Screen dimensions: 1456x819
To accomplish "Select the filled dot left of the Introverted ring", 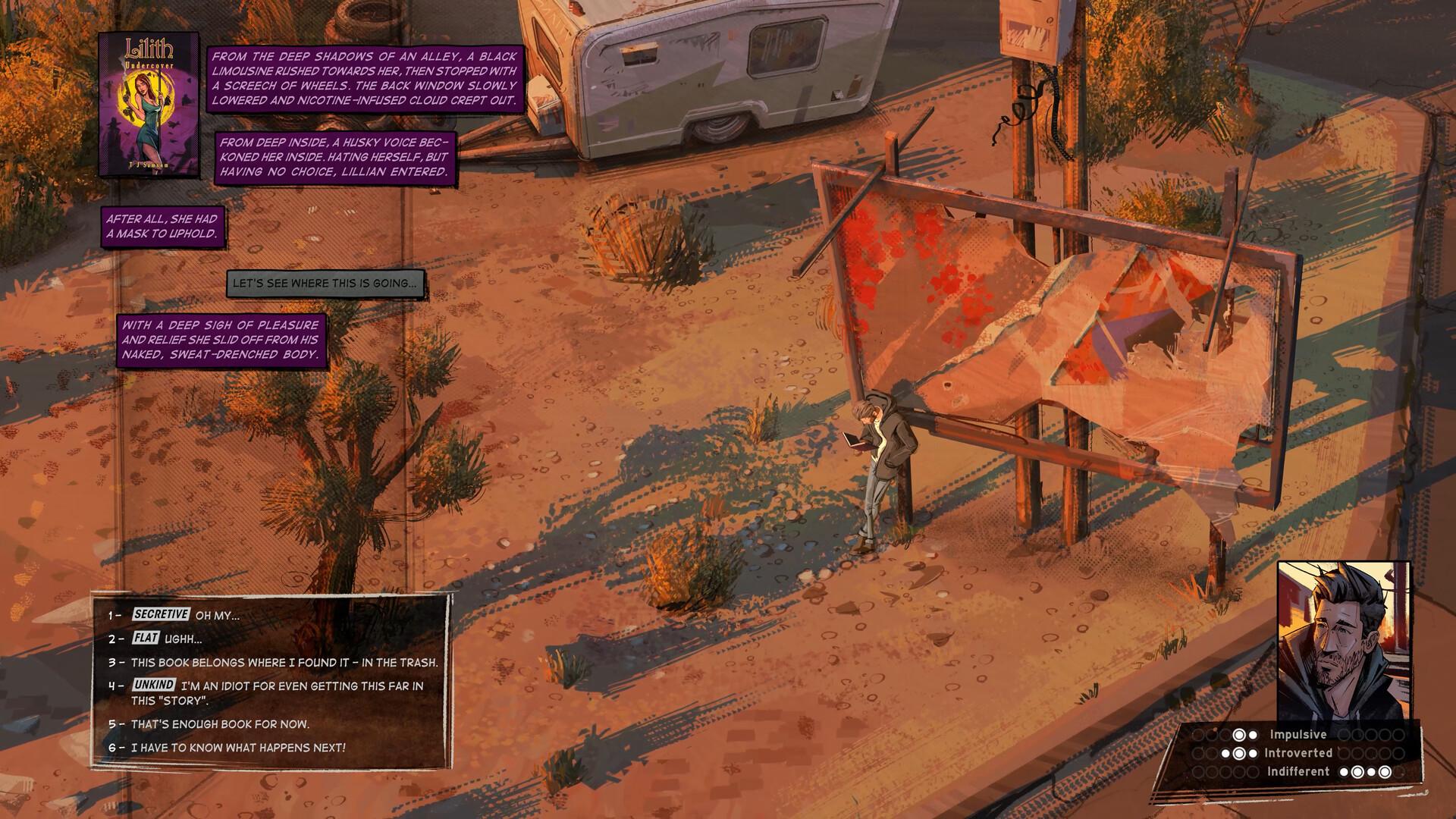I will click(1225, 754).
